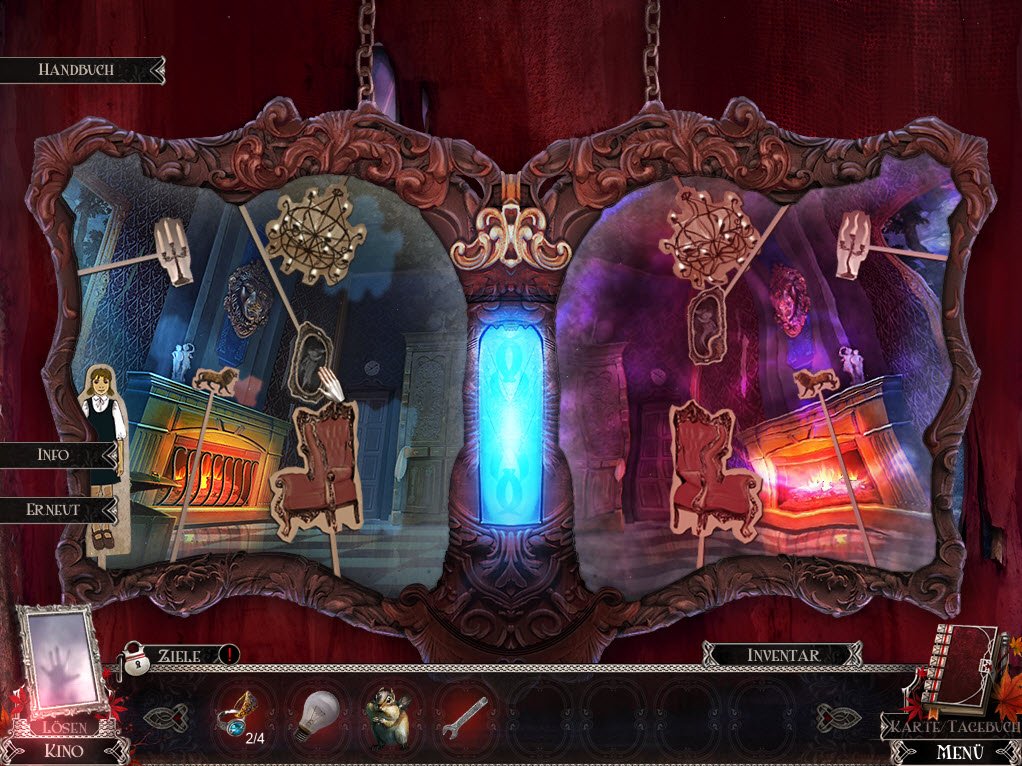Open the Menü
This screenshot has width=1022, height=766.
[957, 751]
